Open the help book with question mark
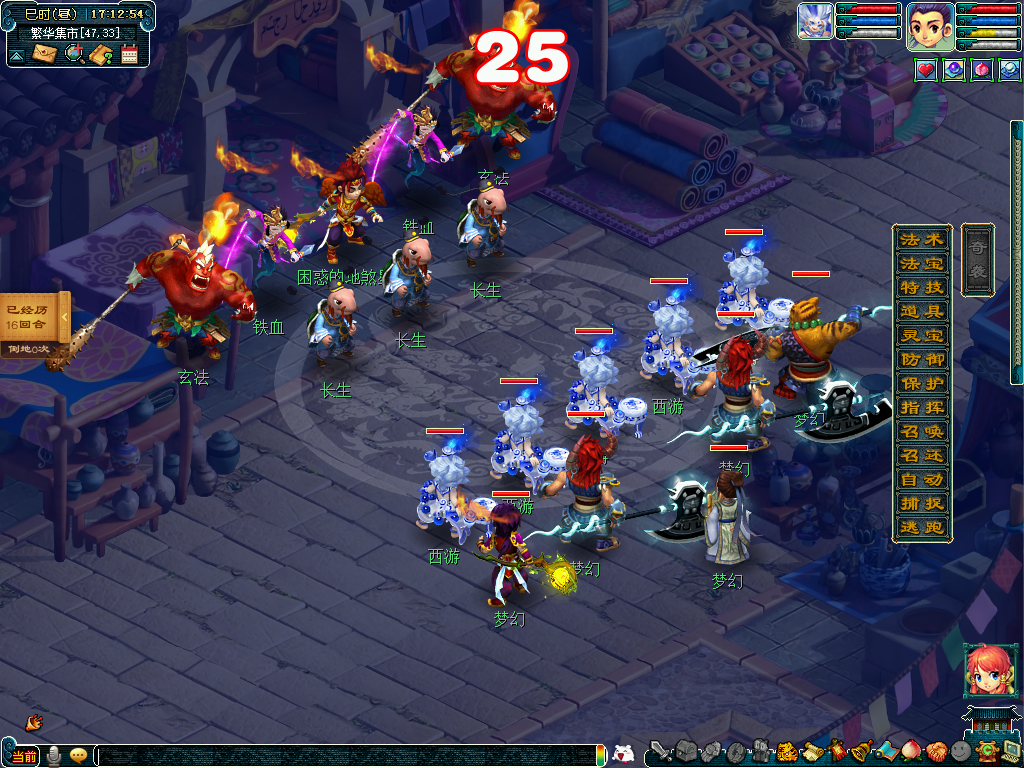This screenshot has height=768, width=1024. 100,54
